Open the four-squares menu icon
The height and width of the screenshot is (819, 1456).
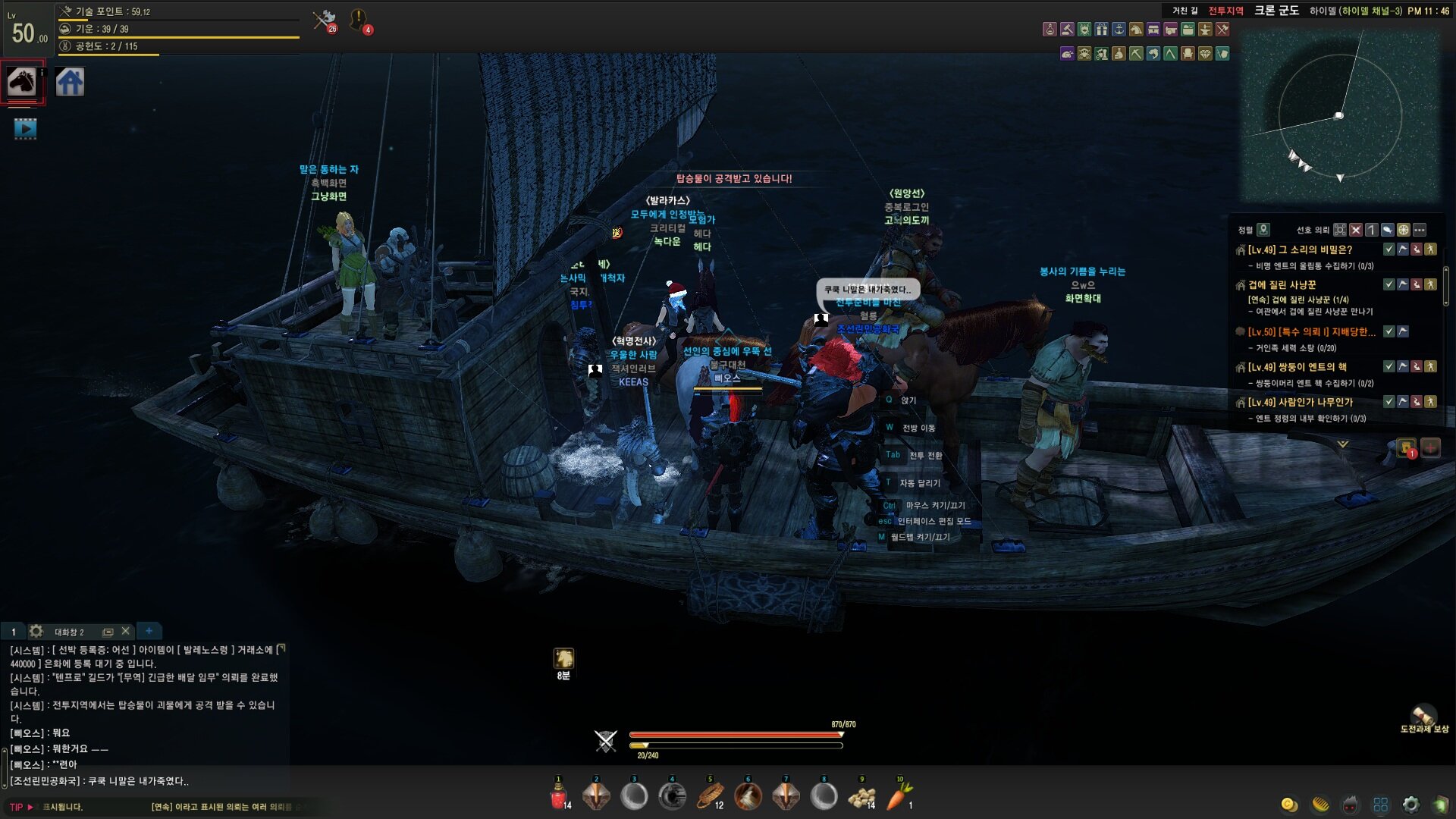pos(1381,805)
